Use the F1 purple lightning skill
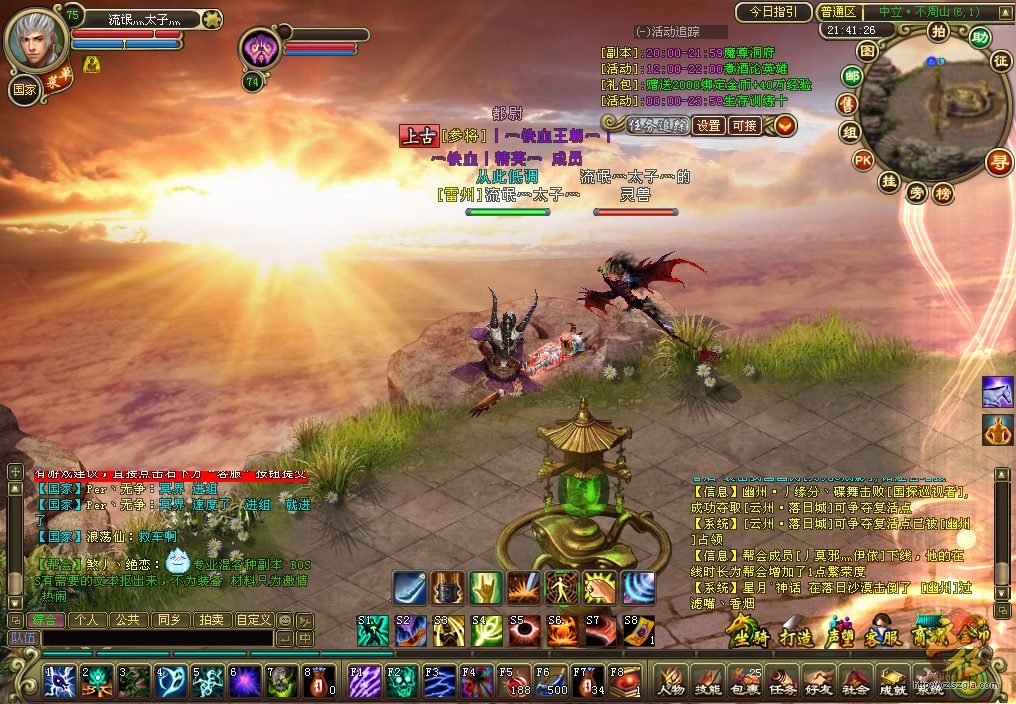 coord(364,681)
